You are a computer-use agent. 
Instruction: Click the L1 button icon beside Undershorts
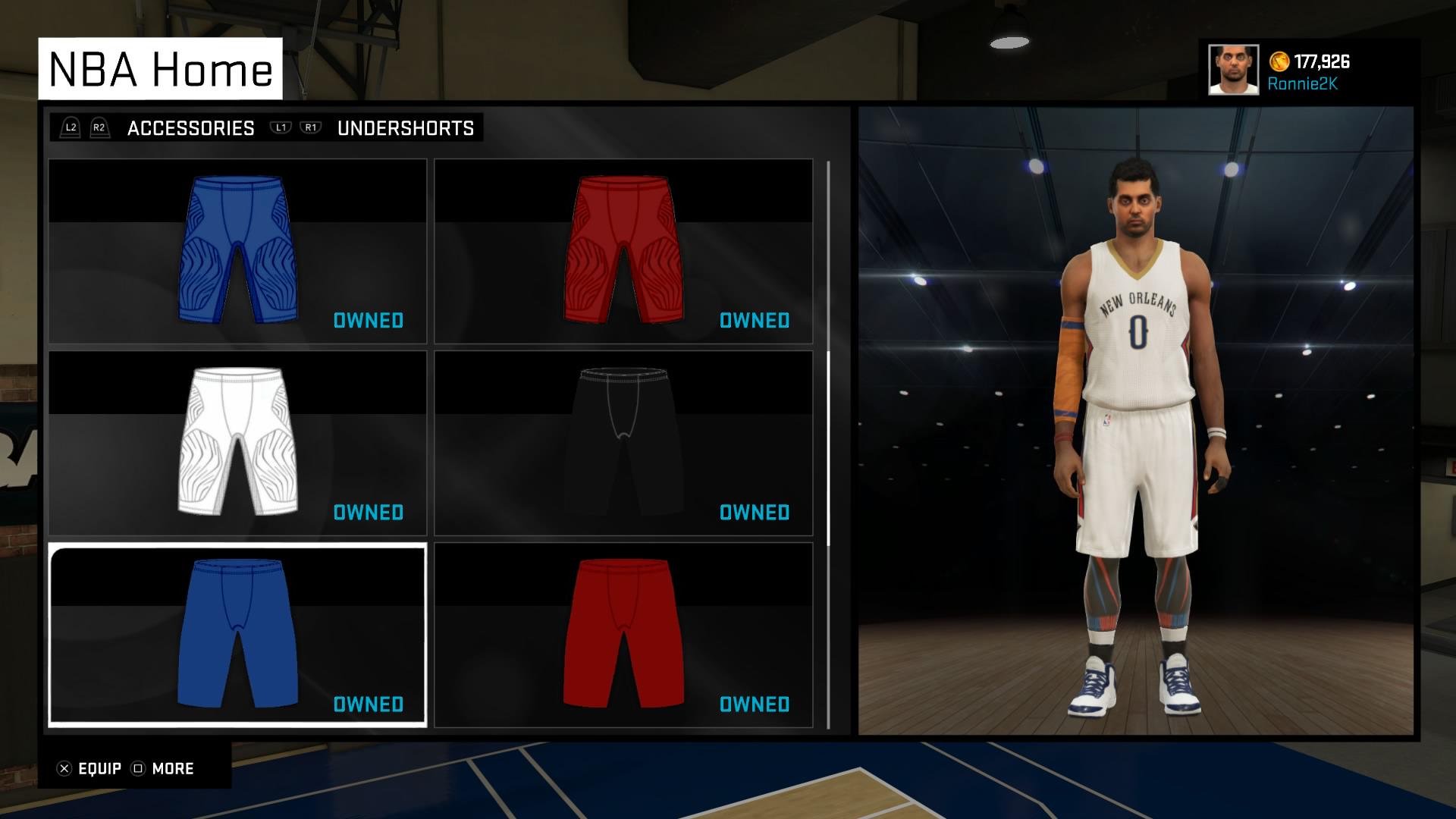coord(281,127)
